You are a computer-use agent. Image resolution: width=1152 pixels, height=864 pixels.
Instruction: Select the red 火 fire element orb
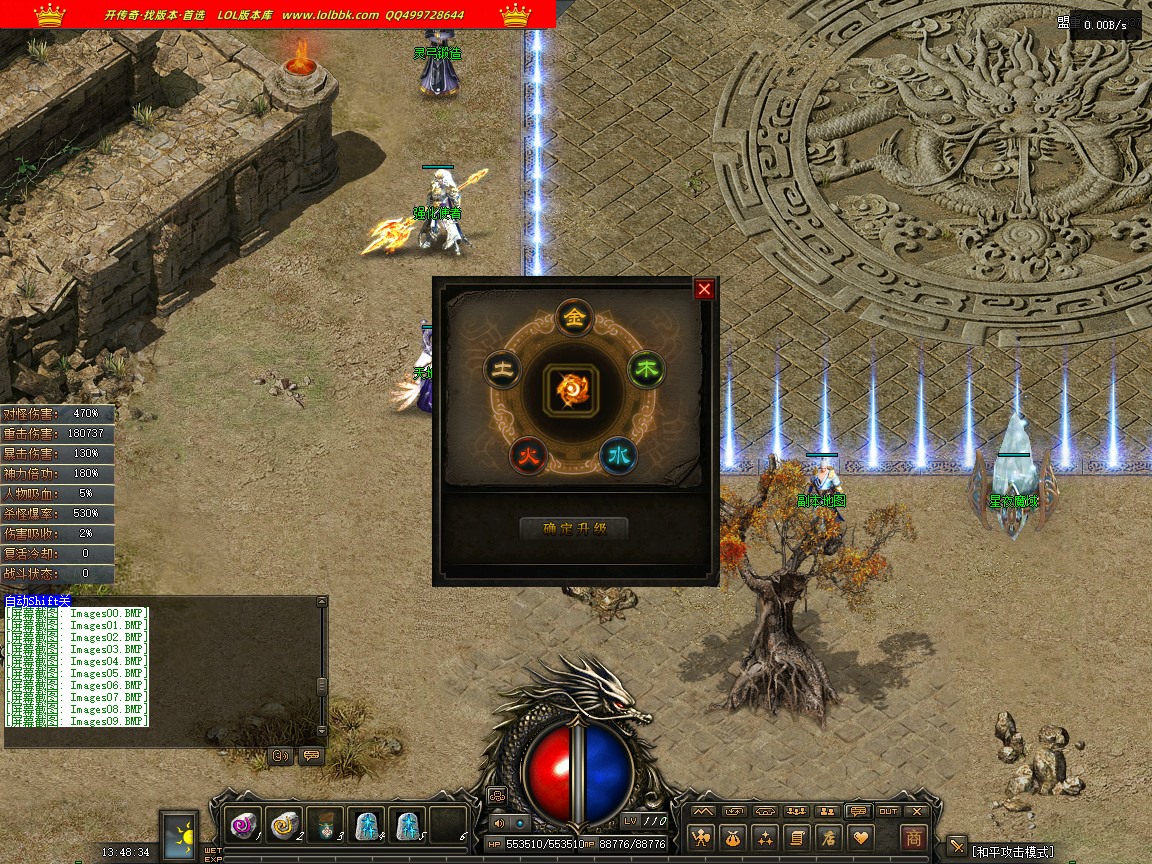pyautogui.click(x=528, y=455)
